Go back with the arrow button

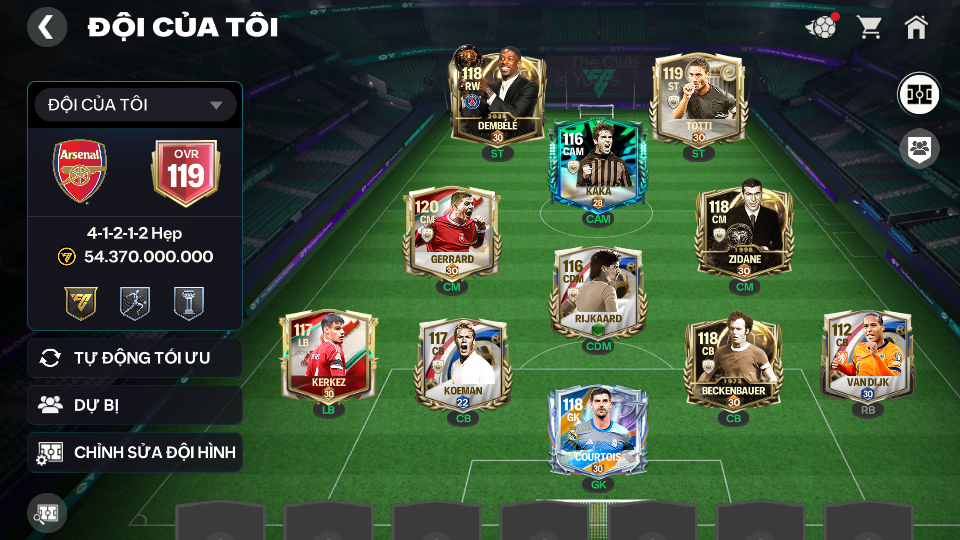click(46, 27)
